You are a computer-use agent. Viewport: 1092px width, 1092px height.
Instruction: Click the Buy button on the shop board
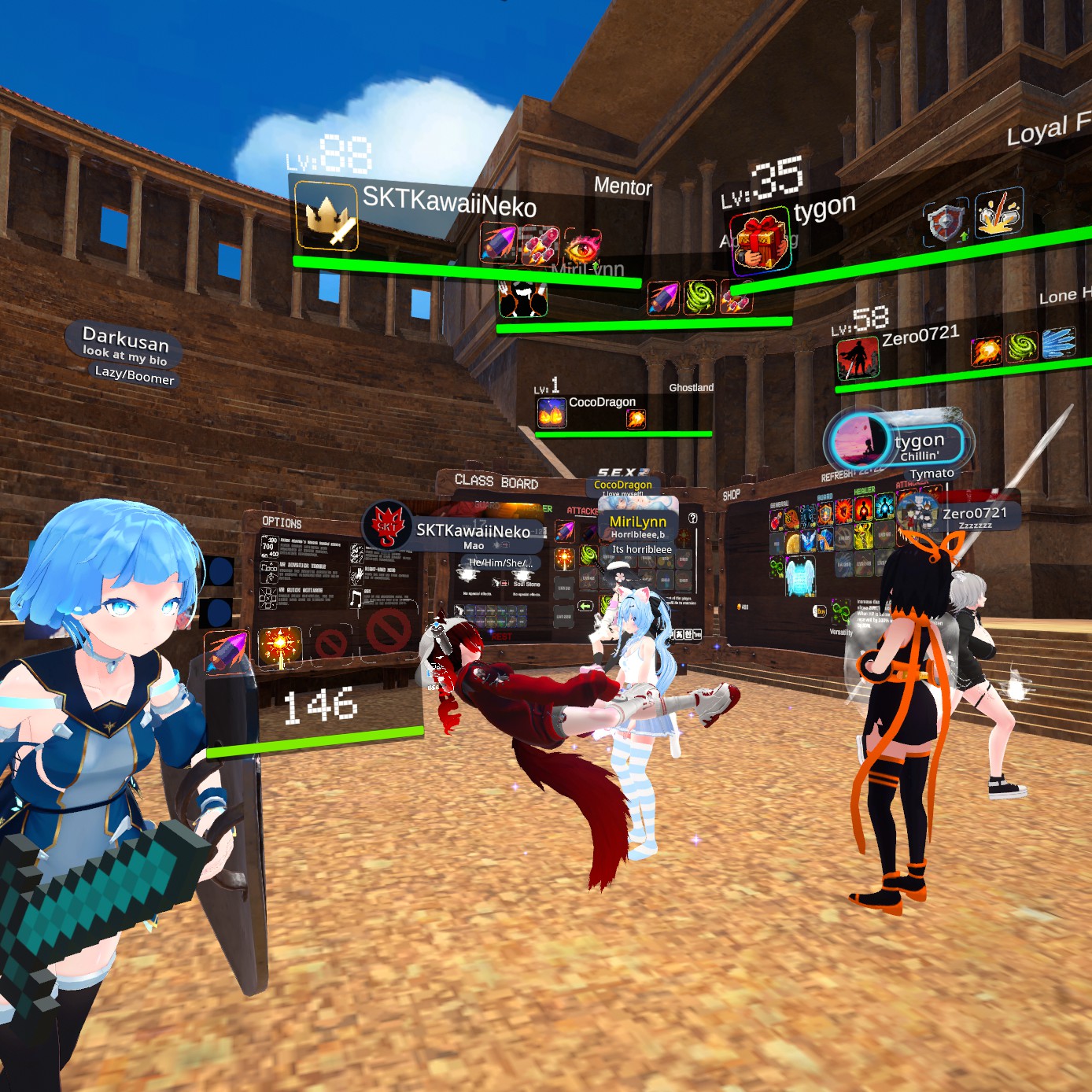click(820, 611)
